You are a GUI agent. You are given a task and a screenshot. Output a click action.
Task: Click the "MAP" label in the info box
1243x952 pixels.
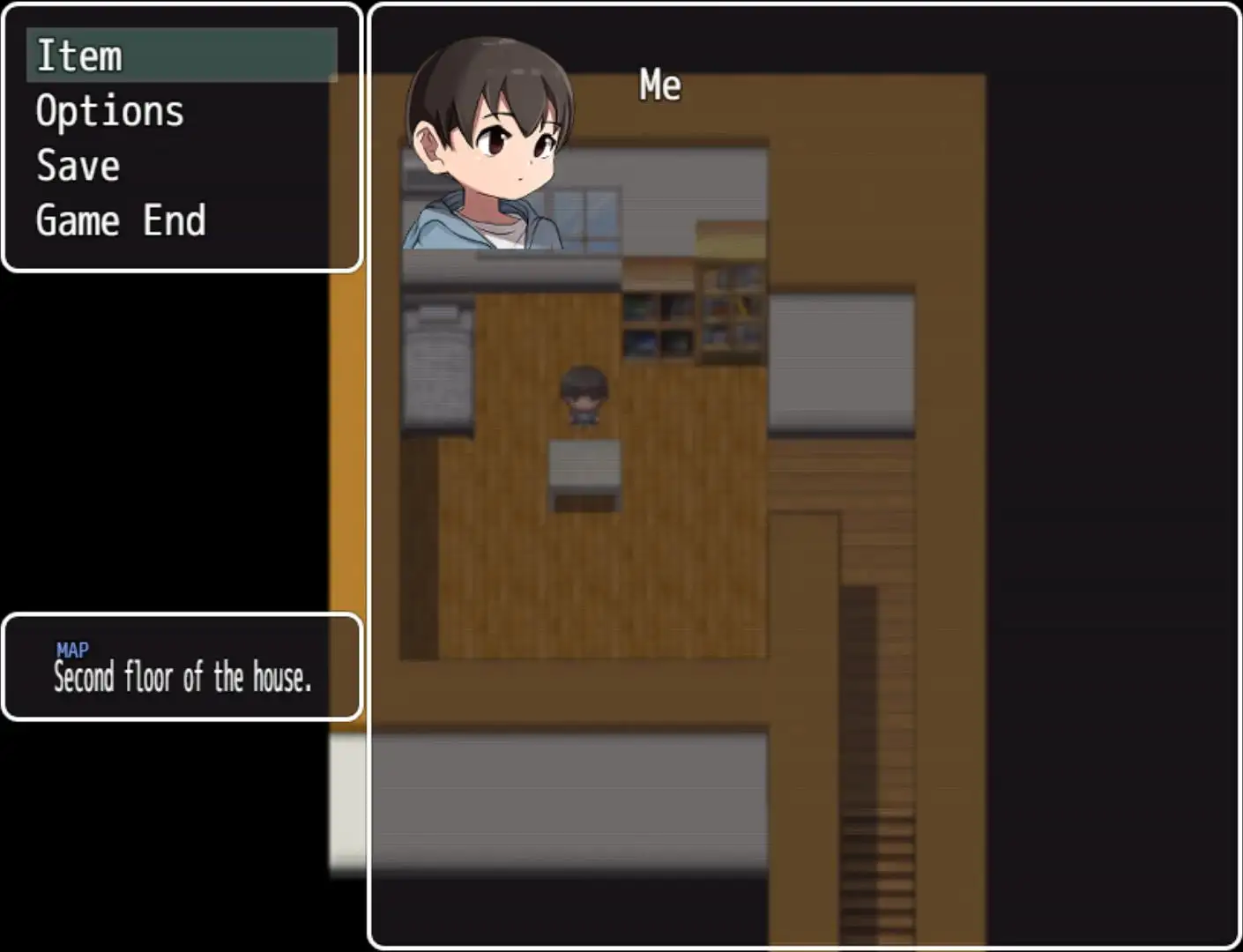point(71,650)
